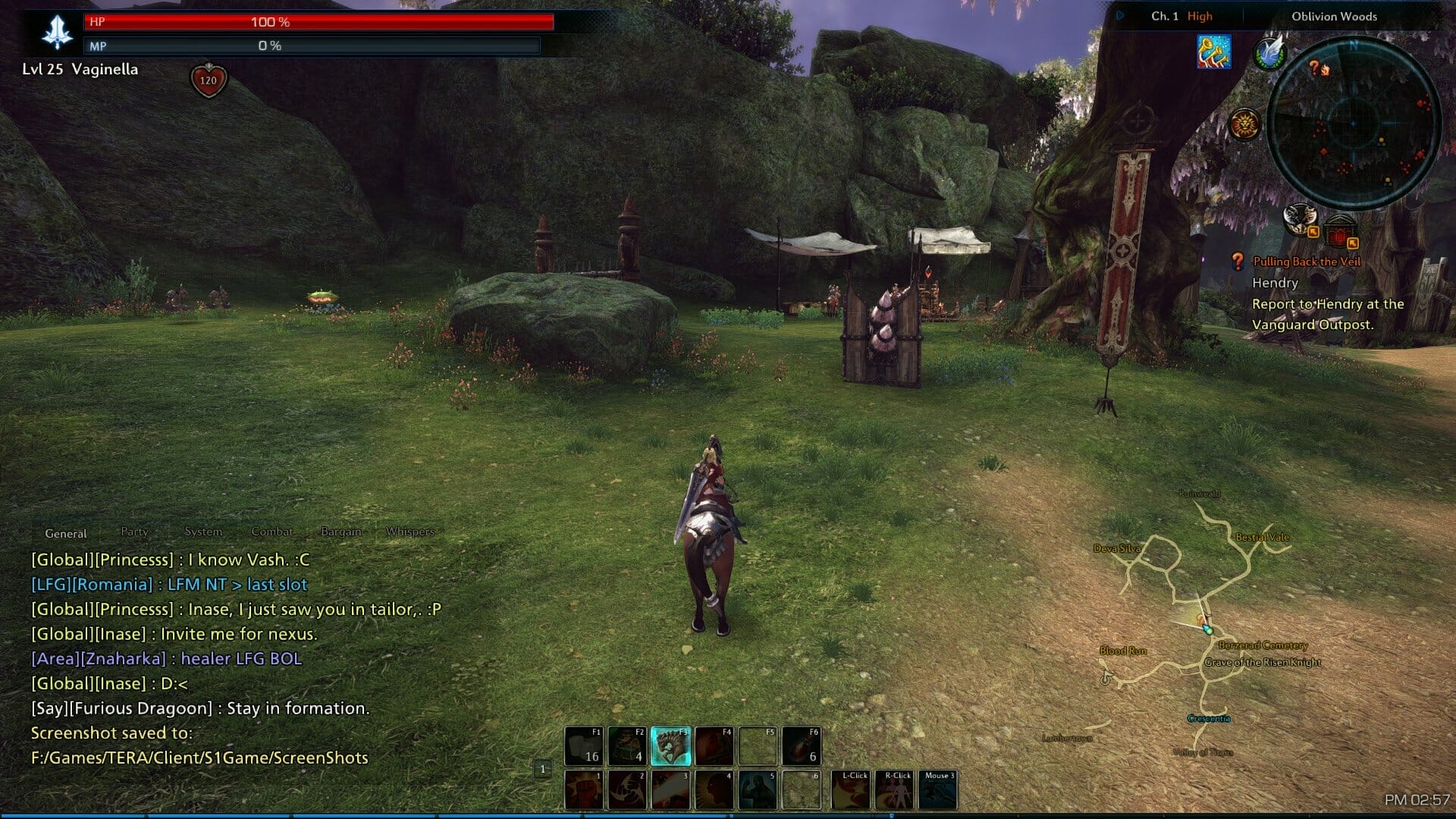Image resolution: width=1456 pixels, height=819 pixels.
Task: Select the Mouse 3 skill slot
Action: point(938,790)
